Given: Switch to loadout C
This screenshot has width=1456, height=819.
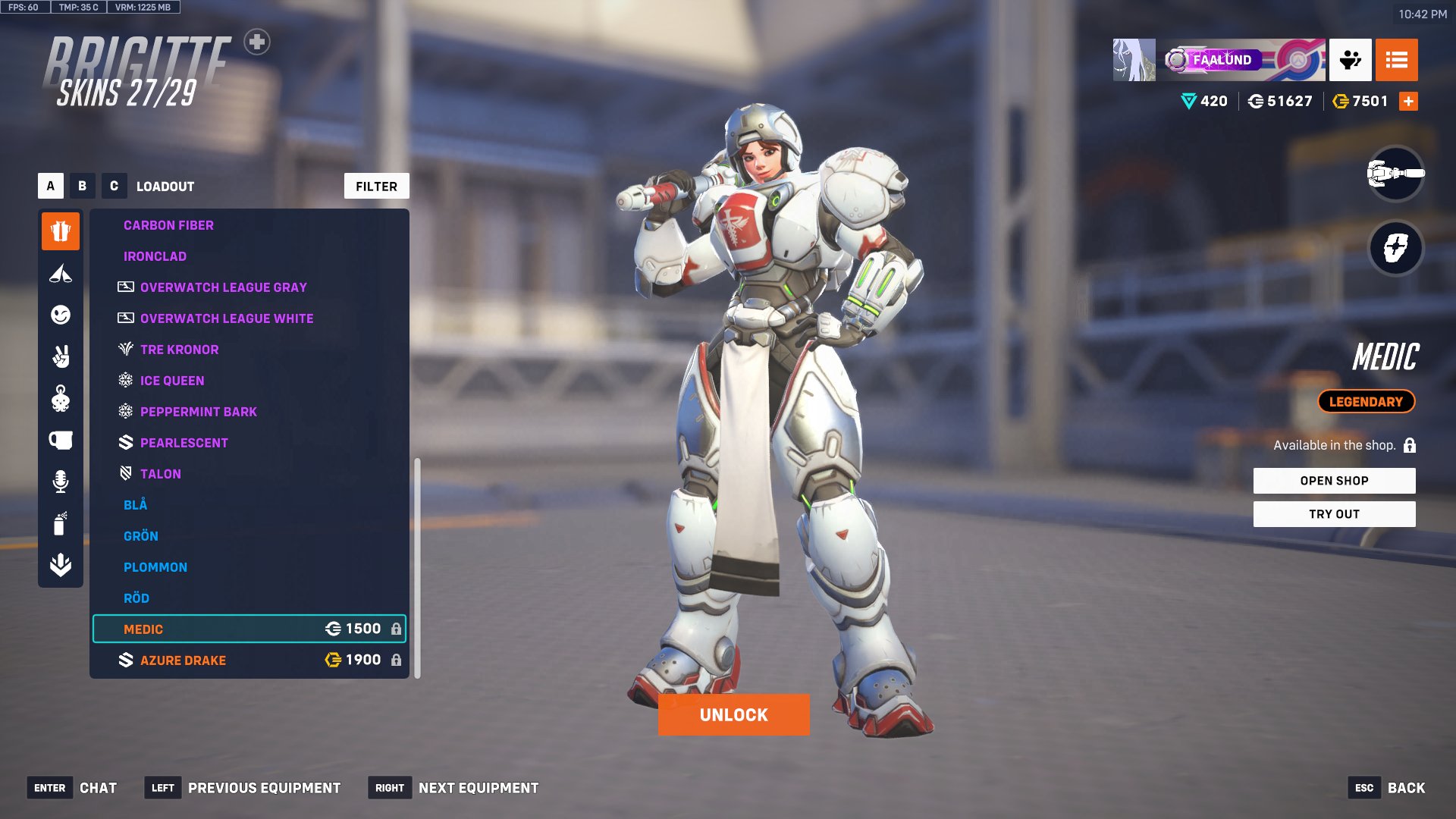Looking at the screenshot, I should pyautogui.click(x=114, y=186).
